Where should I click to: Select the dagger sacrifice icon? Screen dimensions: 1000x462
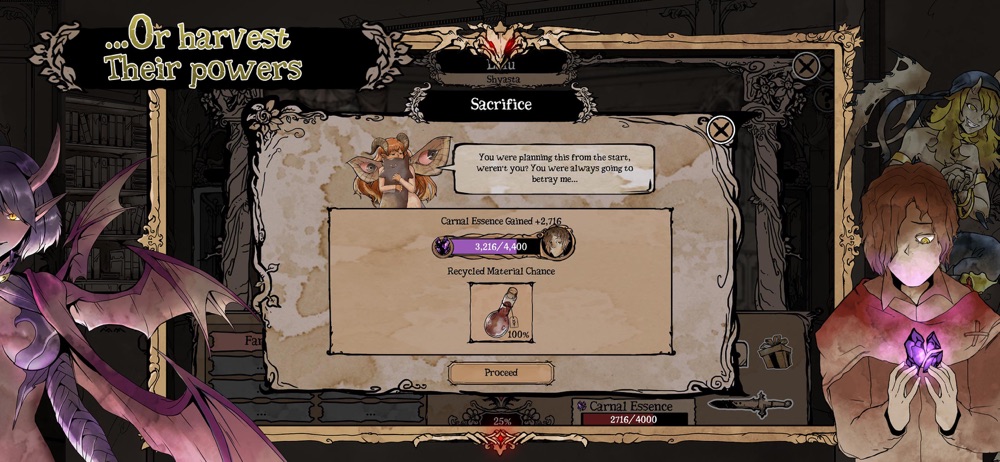coord(750,405)
